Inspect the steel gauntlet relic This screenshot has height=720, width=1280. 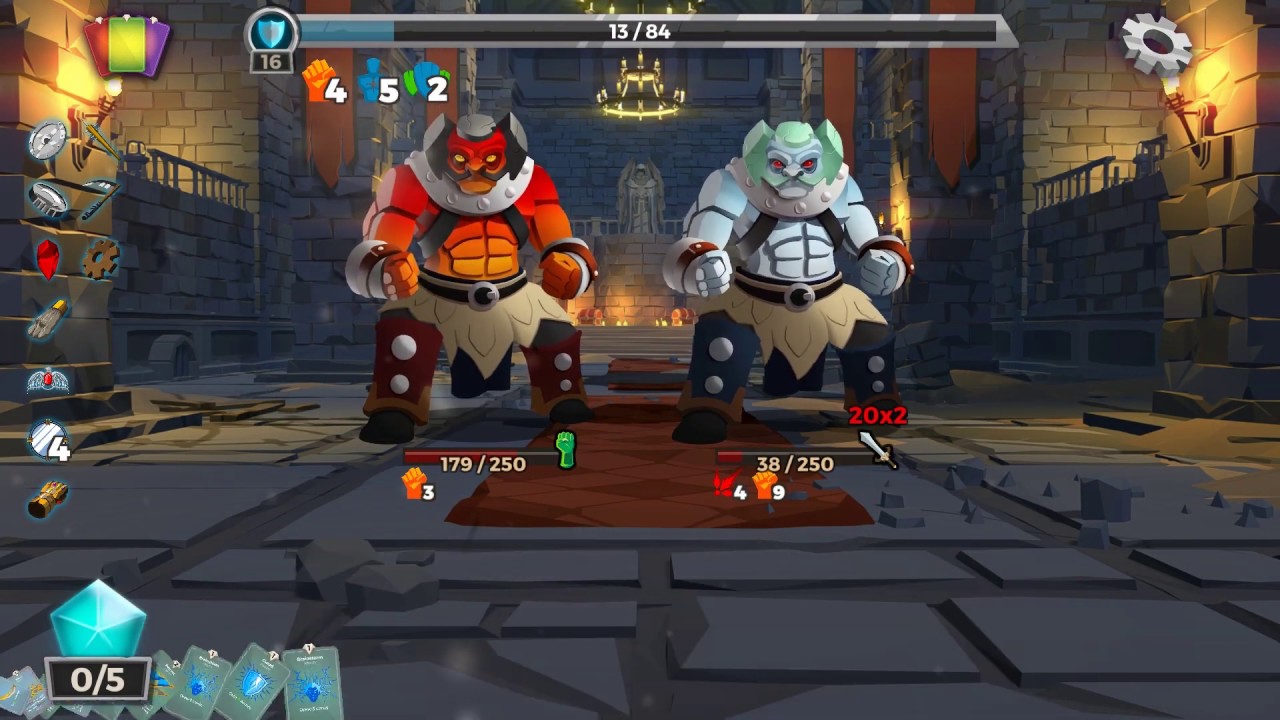pyautogui.click(x=47, y=320)
